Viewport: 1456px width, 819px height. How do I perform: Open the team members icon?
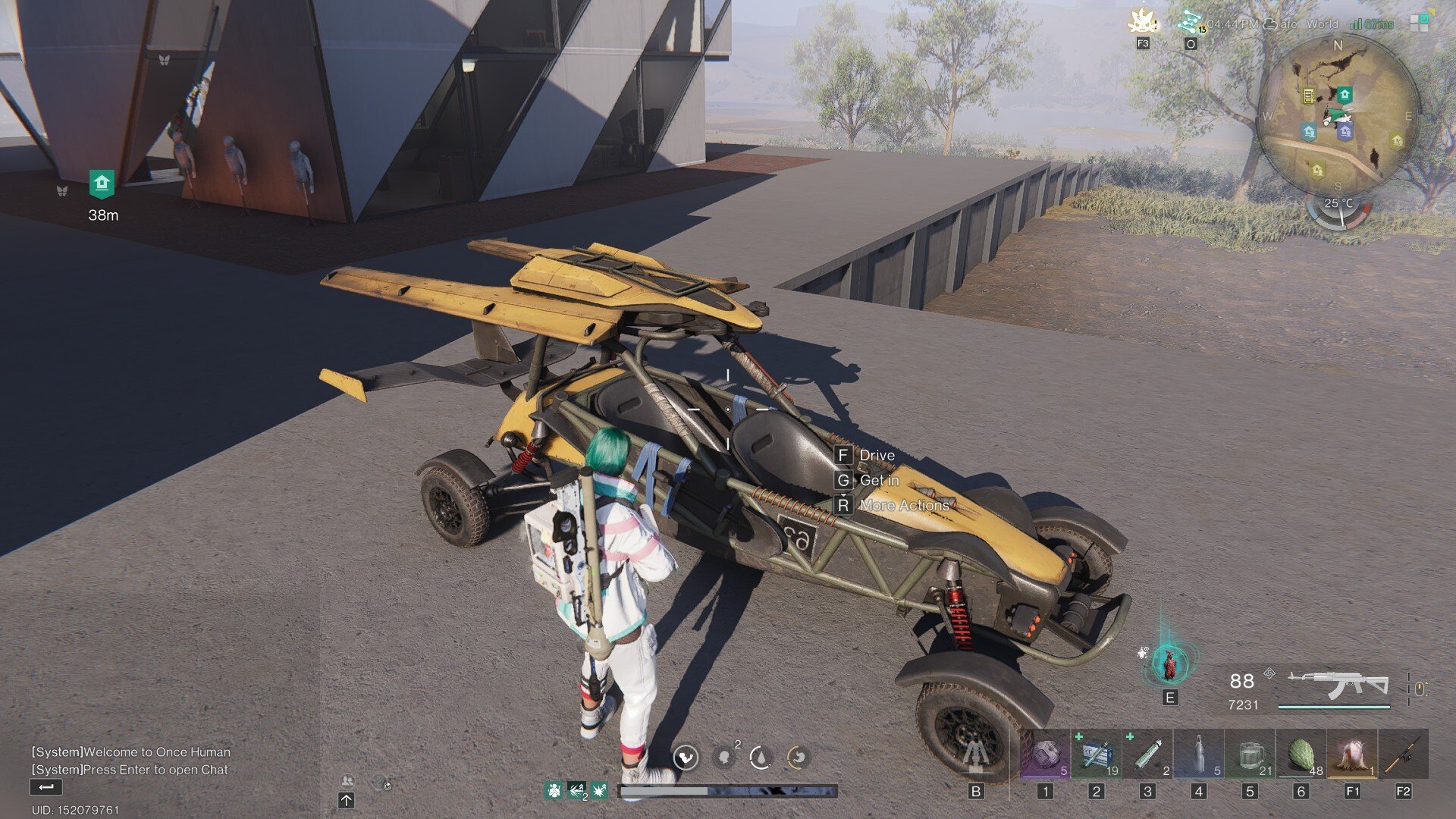pos(347,781)
